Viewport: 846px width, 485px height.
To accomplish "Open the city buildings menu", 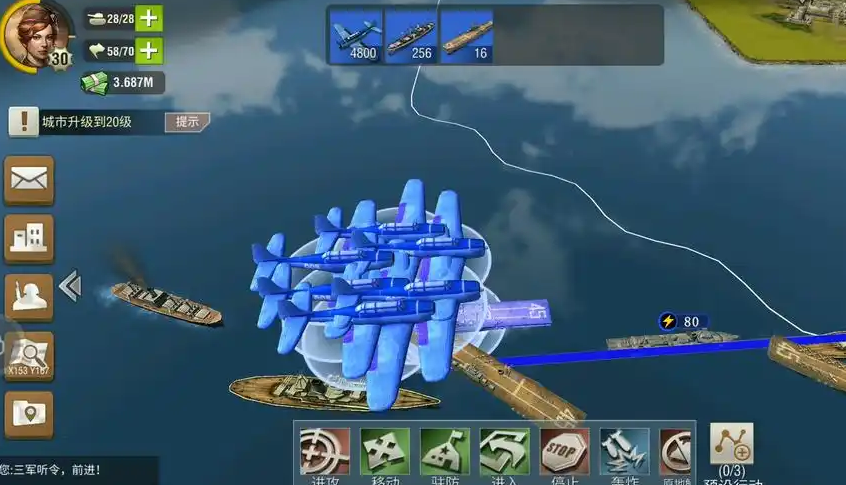I will (29, 237).
